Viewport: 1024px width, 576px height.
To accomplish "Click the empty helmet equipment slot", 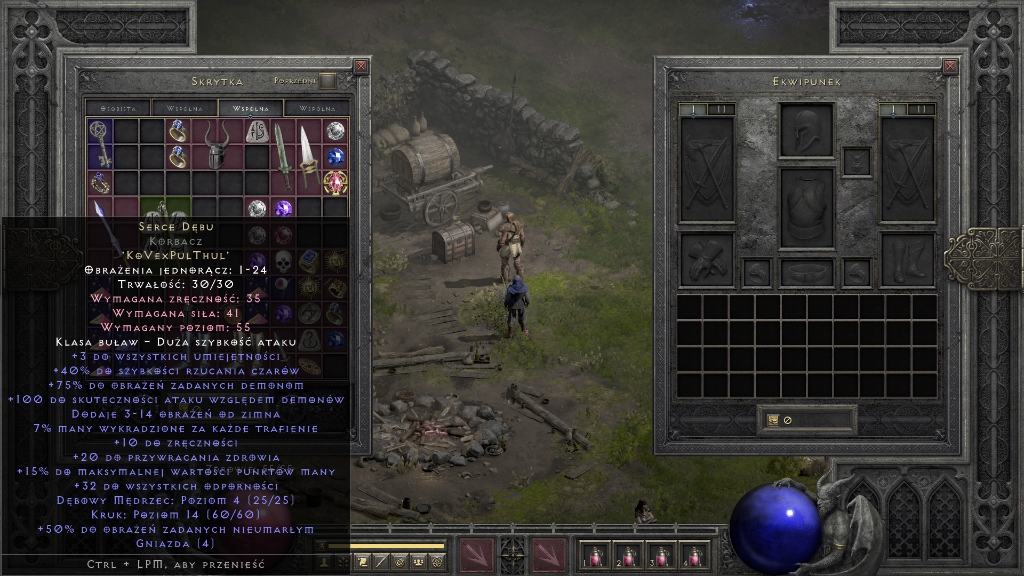I will (x=806, y=130).
